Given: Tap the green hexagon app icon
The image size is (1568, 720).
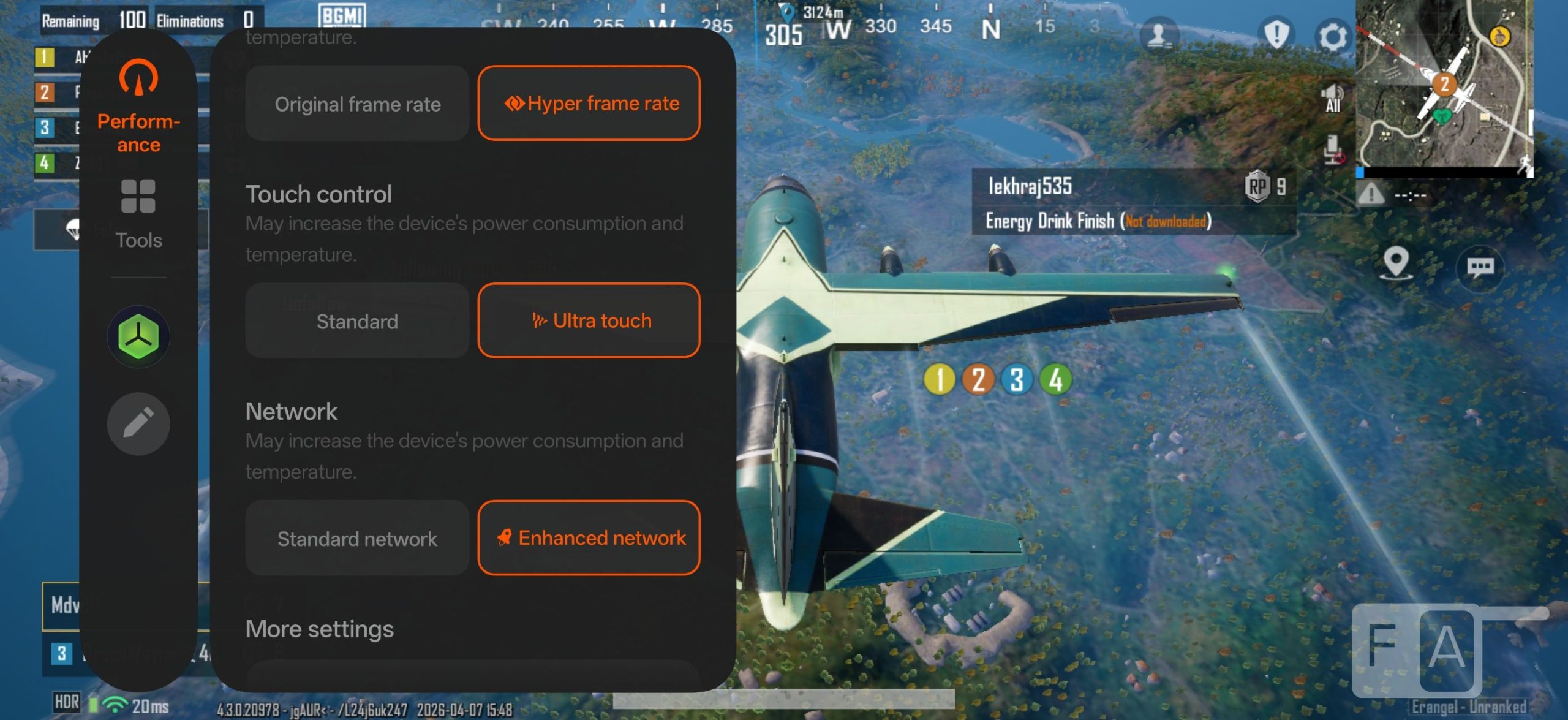Looking at the screenshot, I should pyautogui.click(x=138, y=336).
